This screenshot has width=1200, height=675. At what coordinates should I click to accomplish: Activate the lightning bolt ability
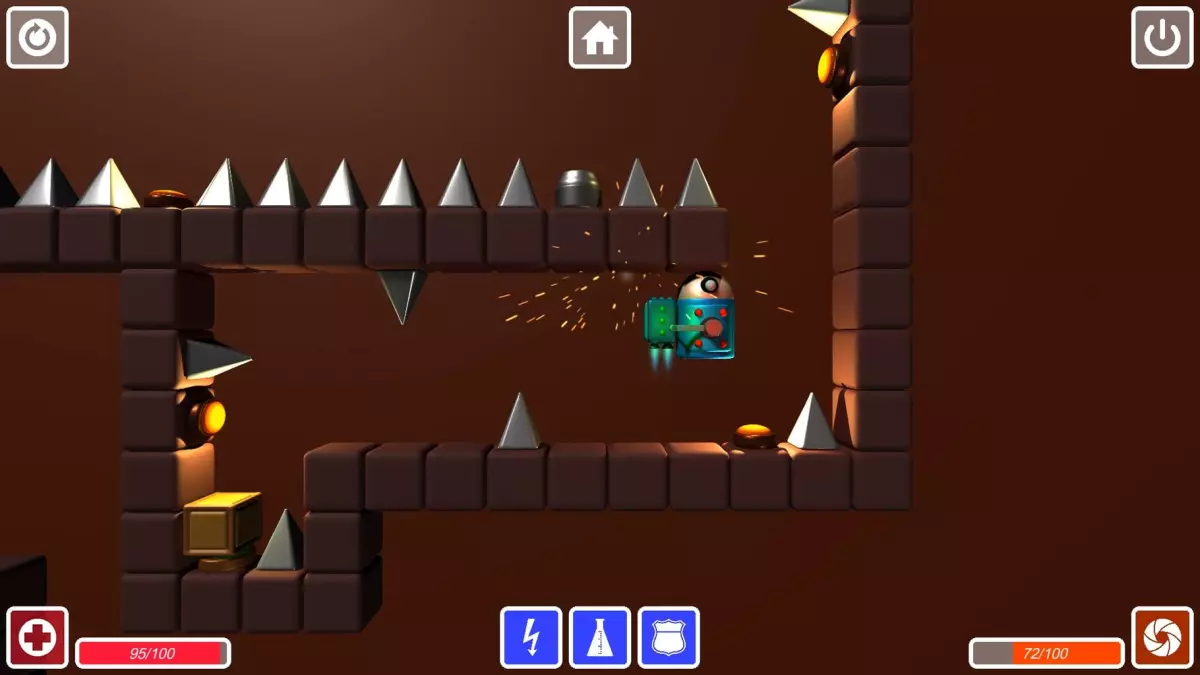point(531,637)
